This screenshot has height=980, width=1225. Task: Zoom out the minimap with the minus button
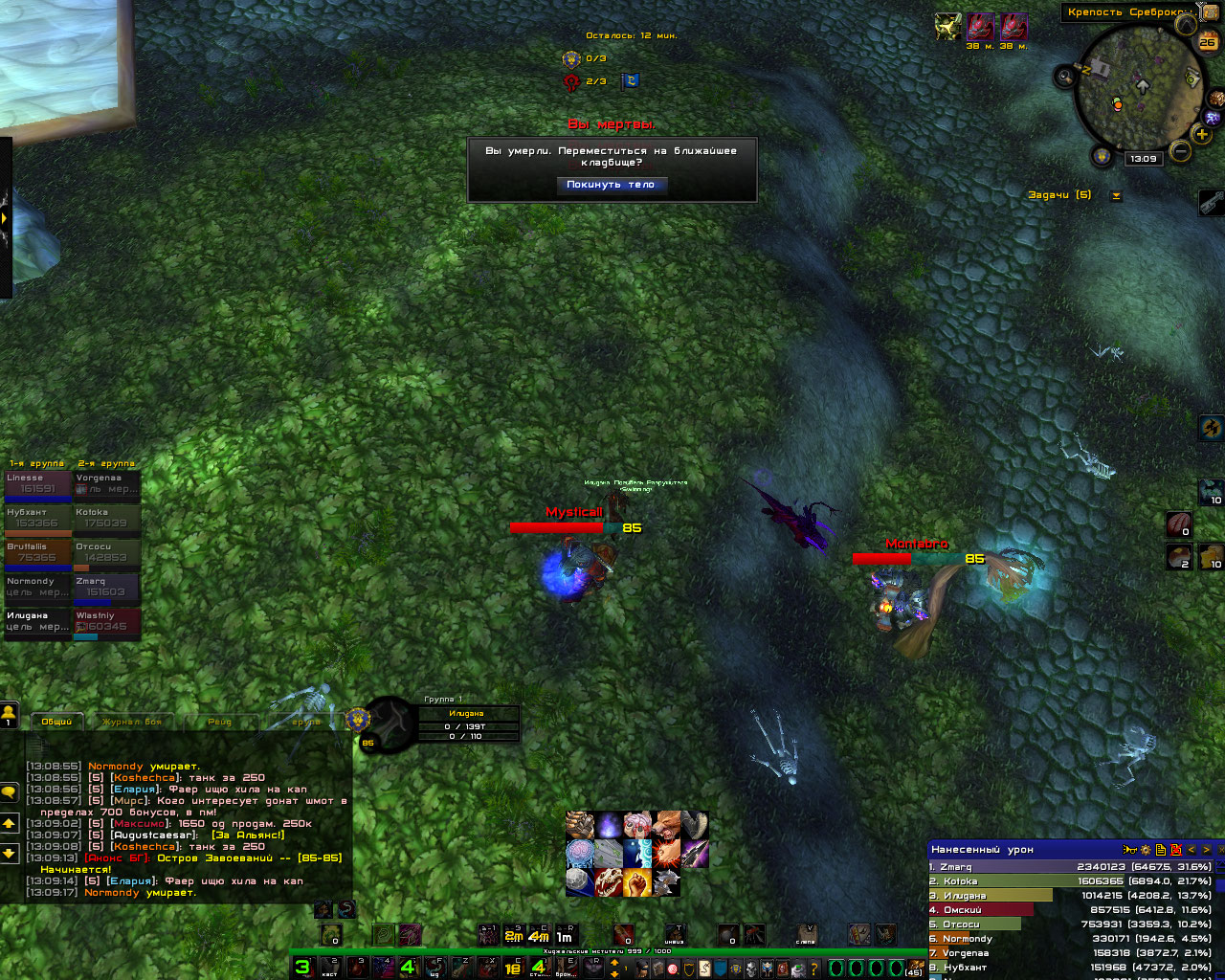click(1181, 151)
